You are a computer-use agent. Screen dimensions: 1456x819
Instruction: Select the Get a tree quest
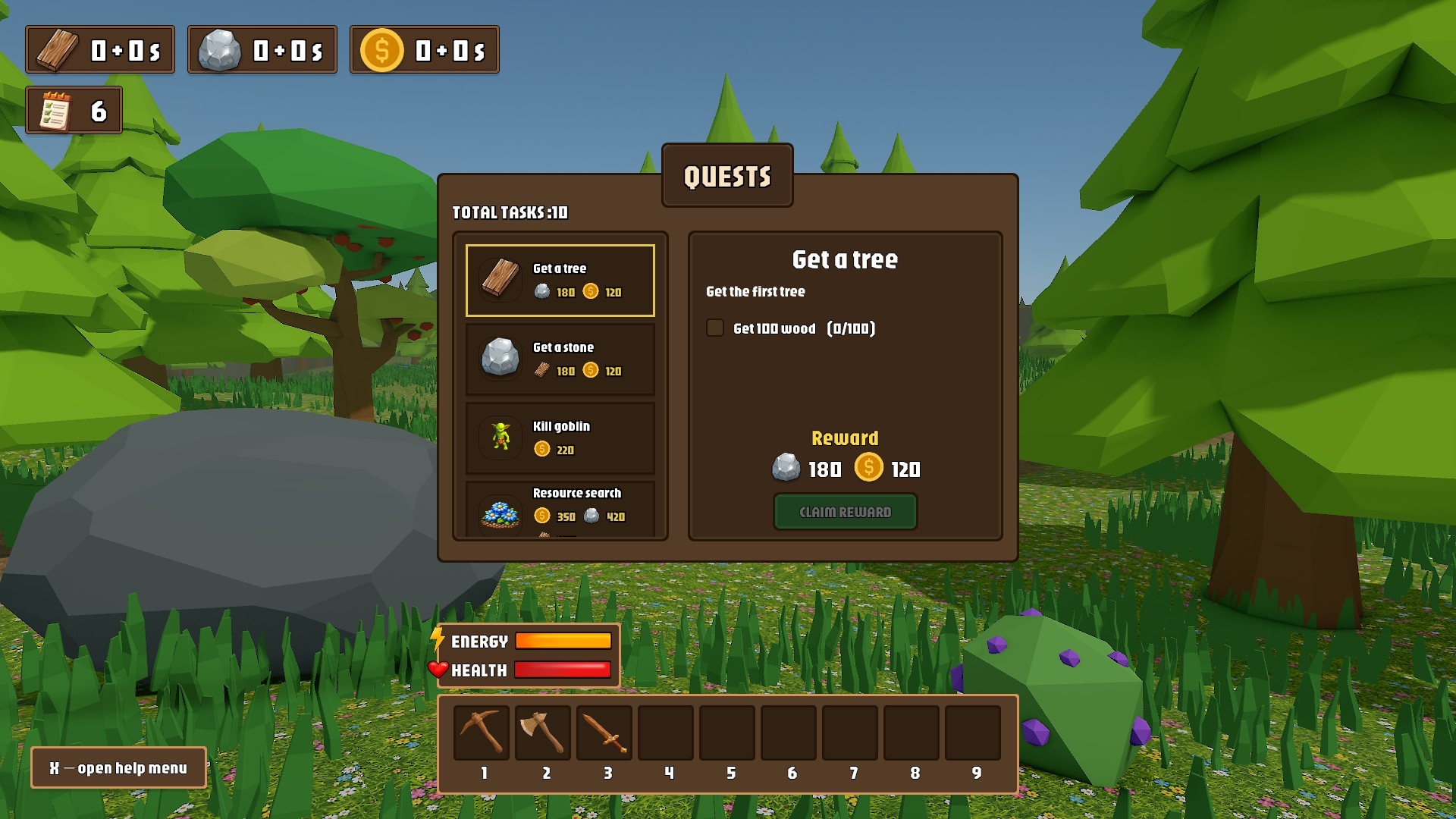click(x=560, y=280)
